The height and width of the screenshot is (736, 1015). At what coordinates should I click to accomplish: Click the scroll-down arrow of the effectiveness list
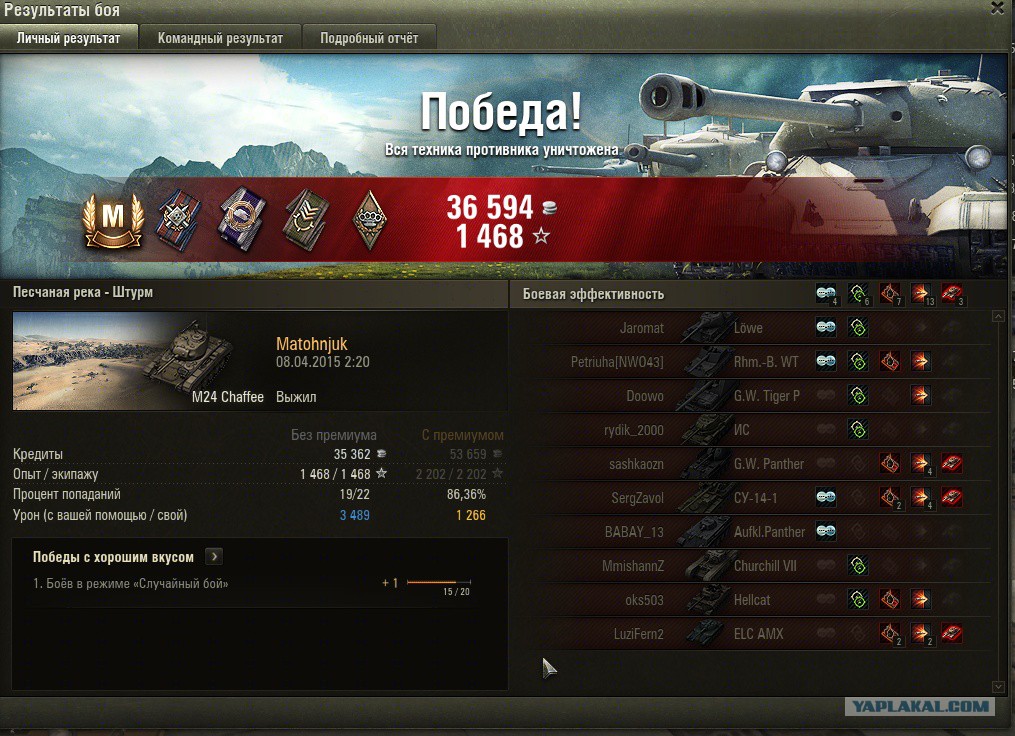[x=998, y=687]
